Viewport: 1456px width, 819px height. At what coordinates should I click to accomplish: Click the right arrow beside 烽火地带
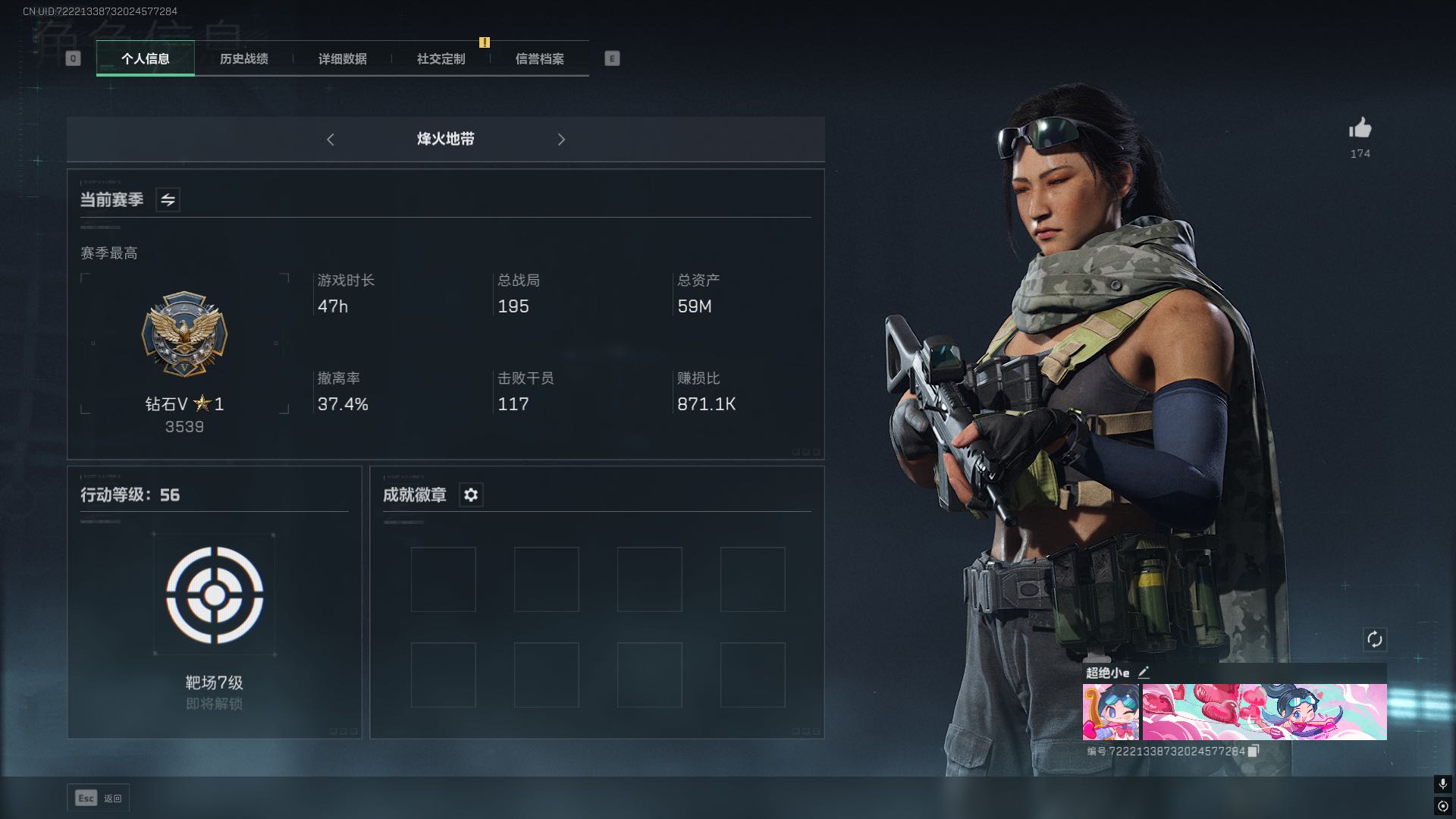pyautogui.click(x=561, y=140)
